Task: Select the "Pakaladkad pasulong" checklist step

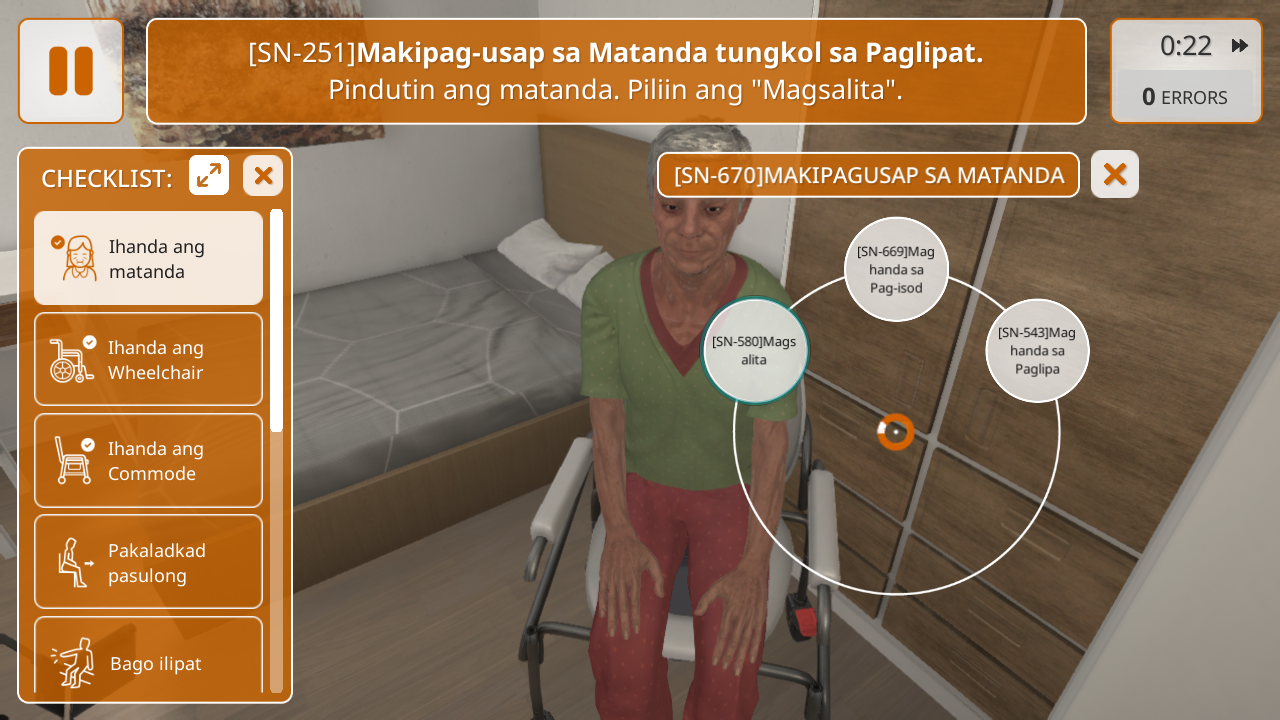Action: (x=148, y=562)
